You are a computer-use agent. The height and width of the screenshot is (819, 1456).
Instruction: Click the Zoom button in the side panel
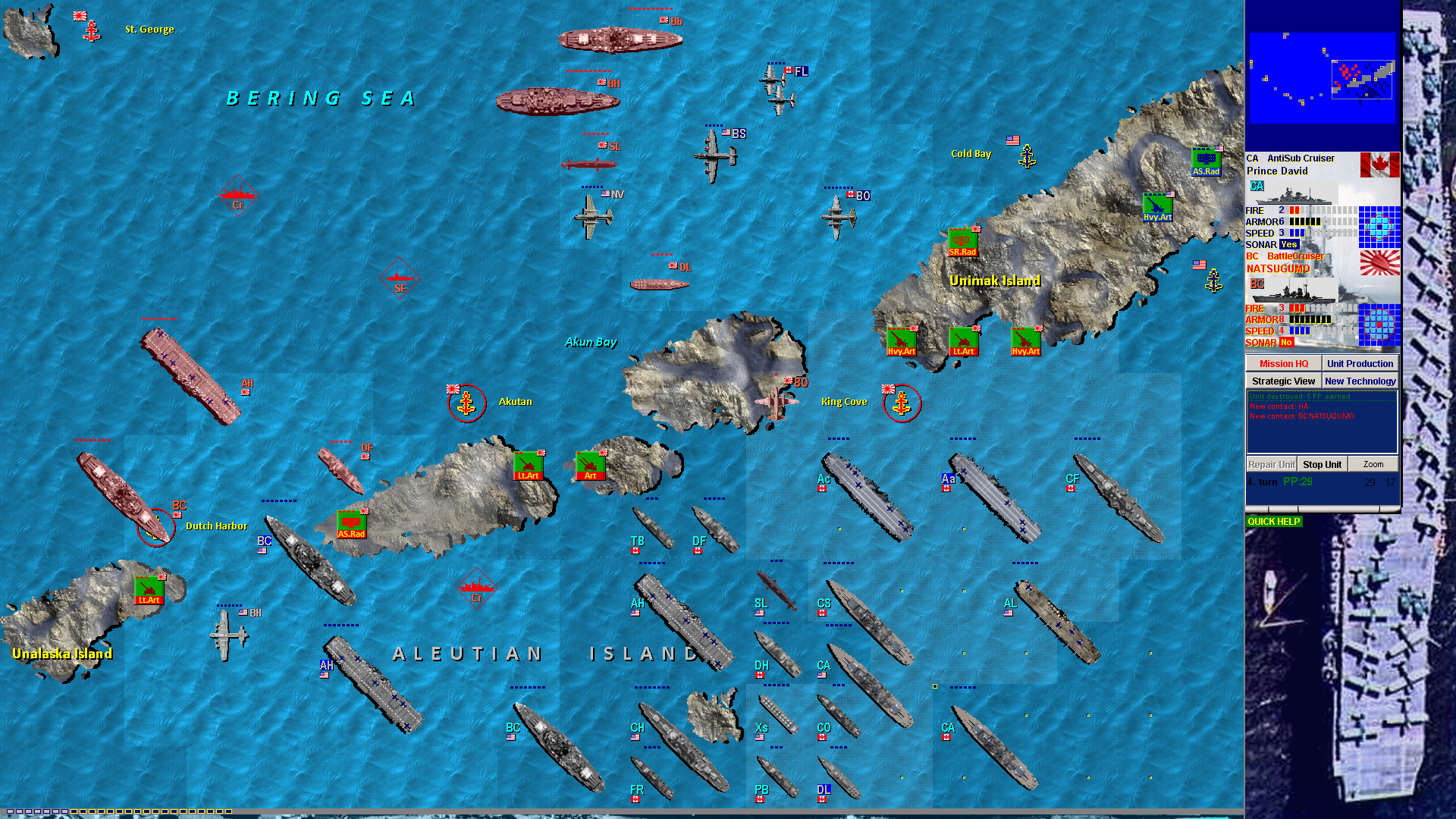coord(1373,464)
